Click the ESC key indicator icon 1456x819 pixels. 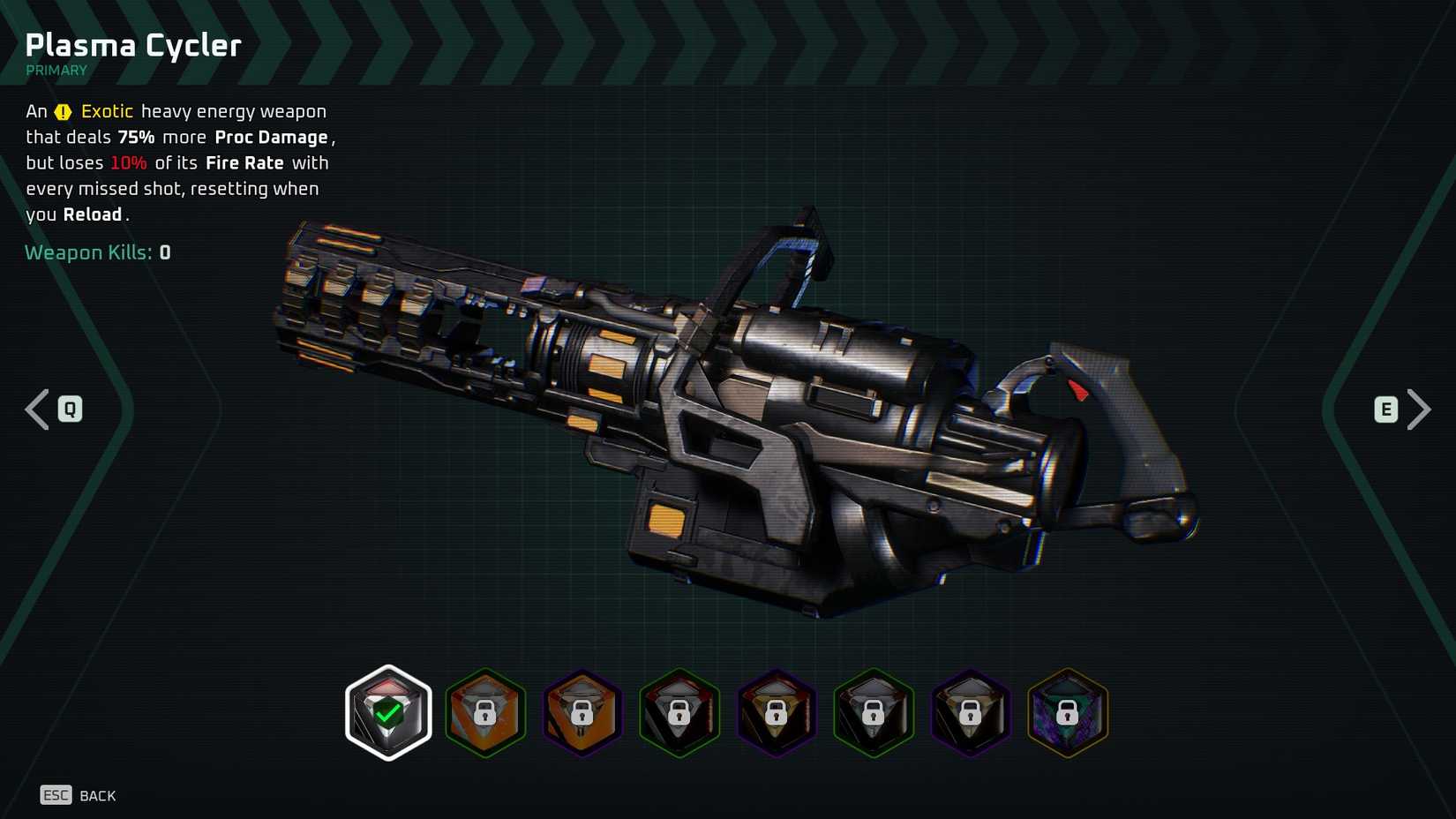click(x=56, y=795)
